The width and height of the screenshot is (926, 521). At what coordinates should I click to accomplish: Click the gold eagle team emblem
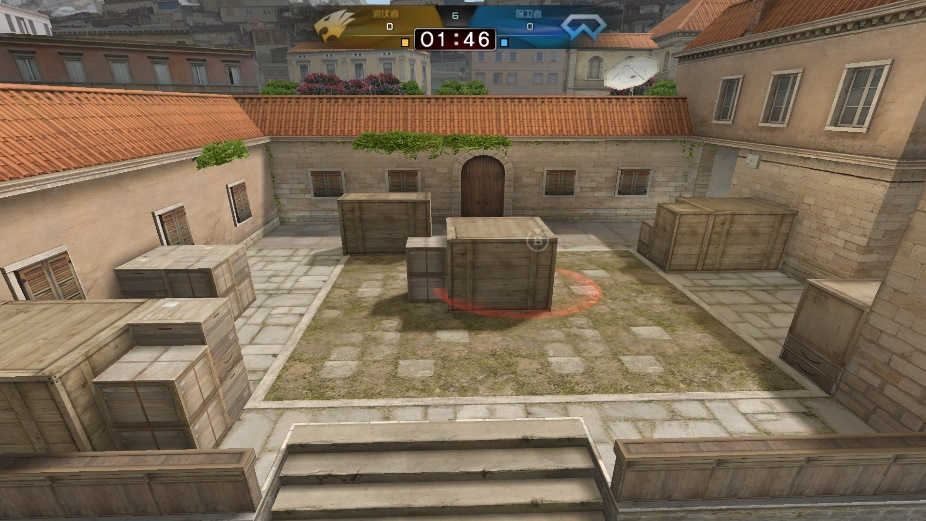[335, 25]
